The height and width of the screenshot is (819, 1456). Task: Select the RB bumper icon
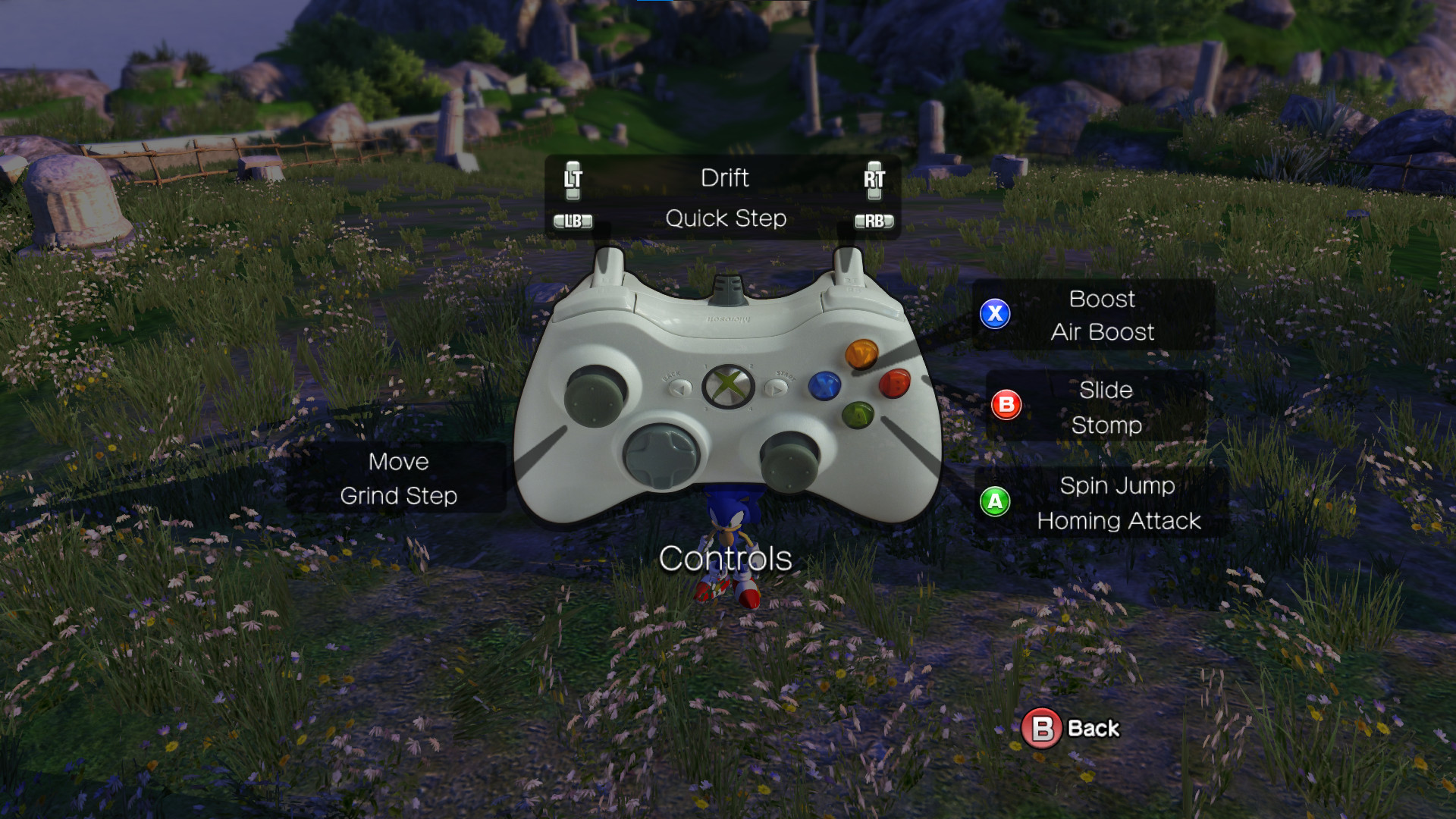[876, 221]
